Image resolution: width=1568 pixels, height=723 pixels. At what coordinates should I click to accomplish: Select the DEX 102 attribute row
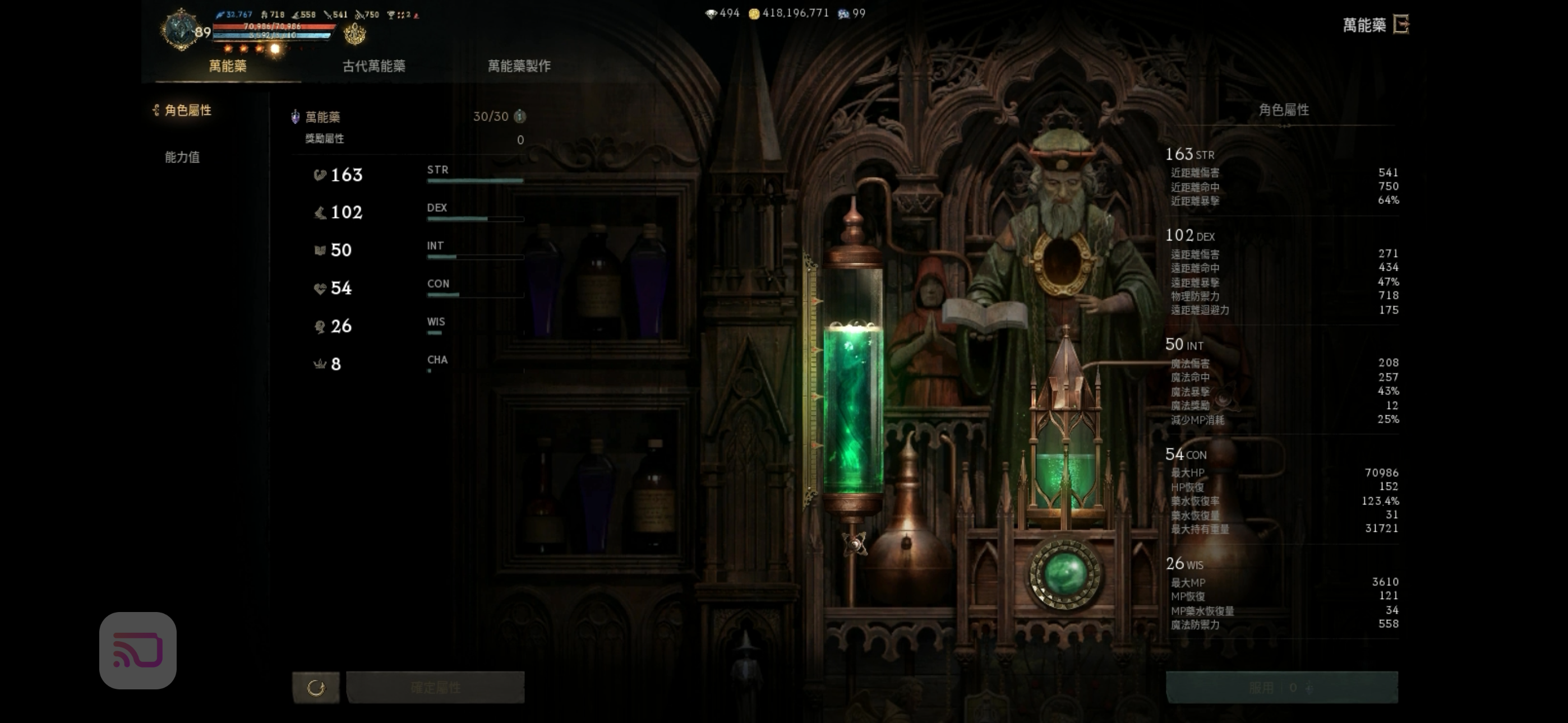click(x=417, y=212)
